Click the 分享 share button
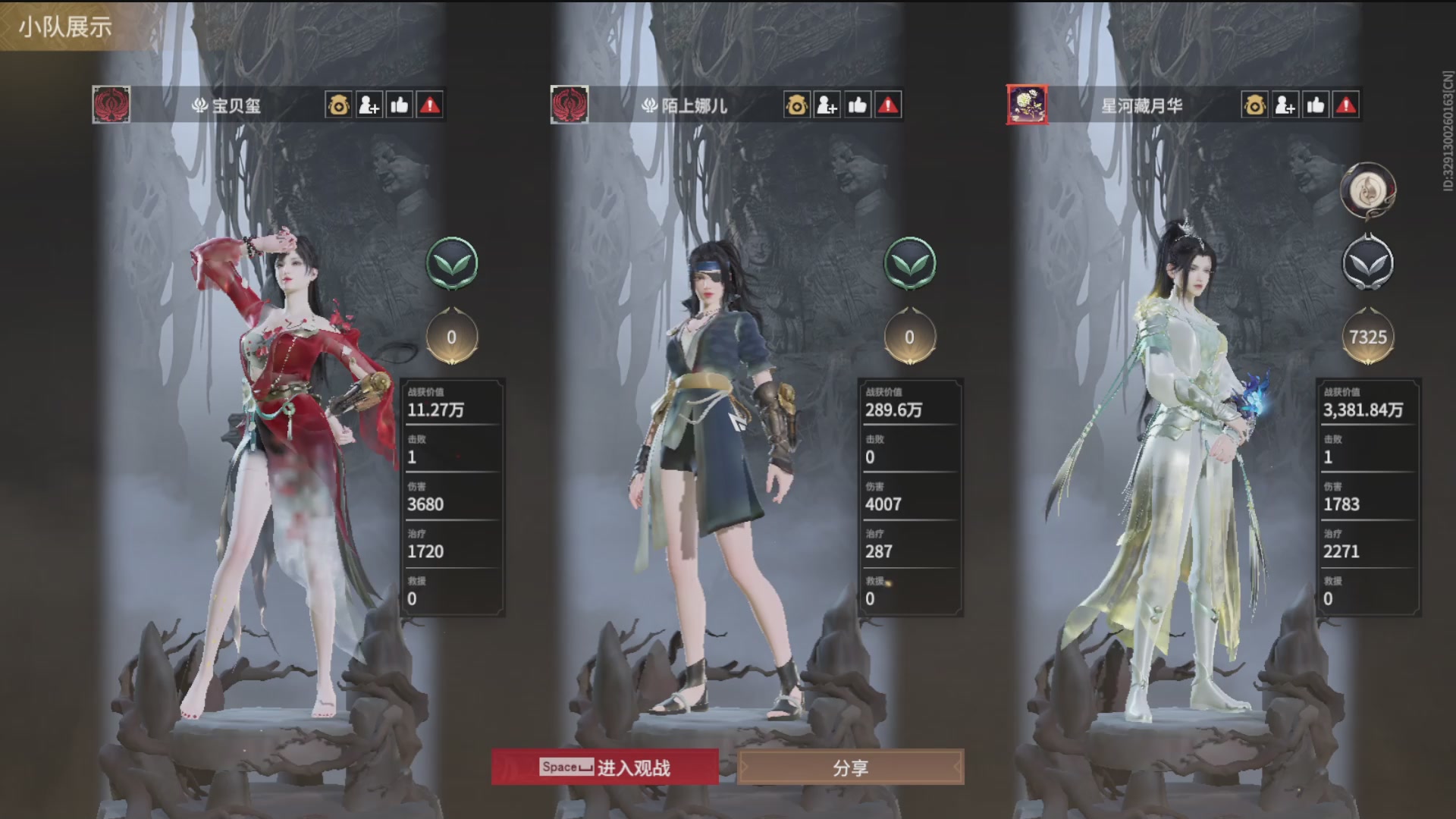 click(851, 768)
